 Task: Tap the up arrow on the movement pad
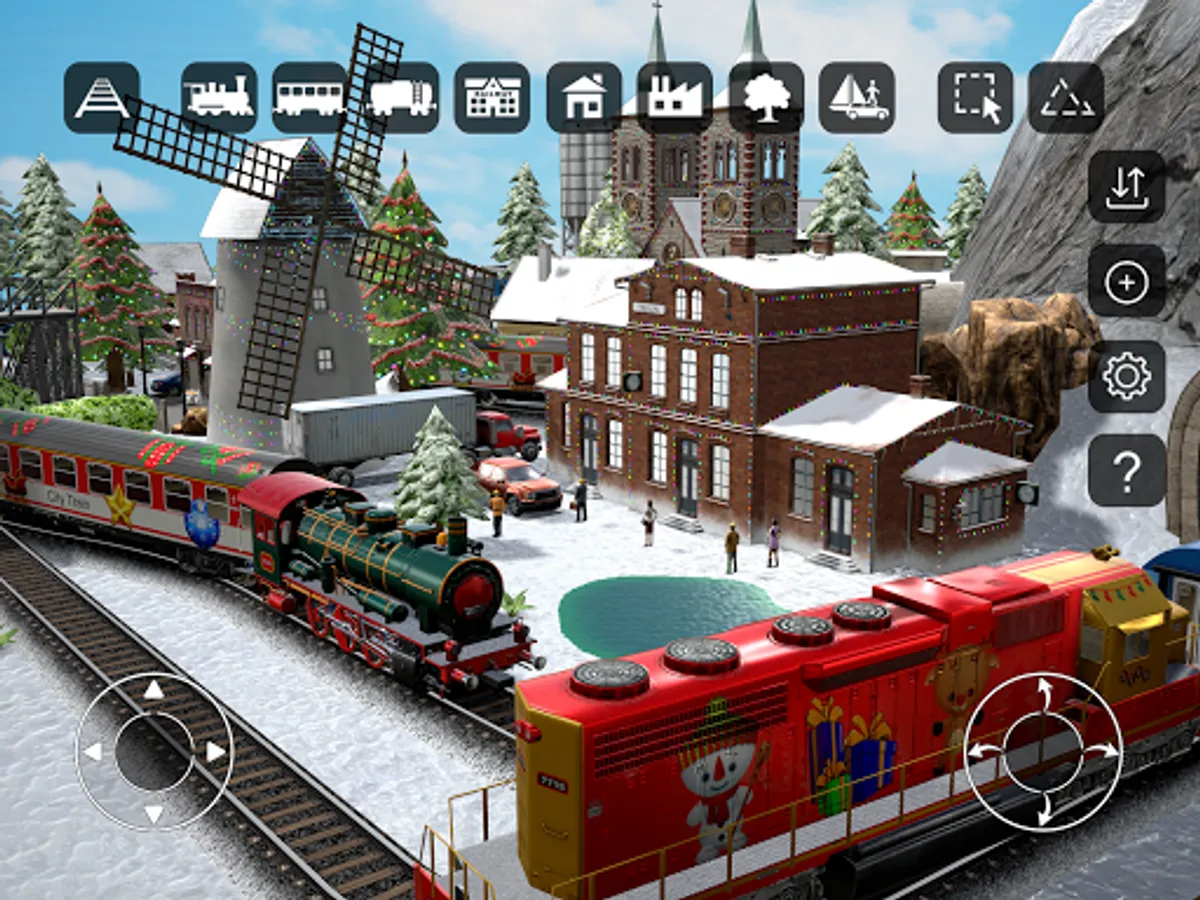(x=153, y=690)
